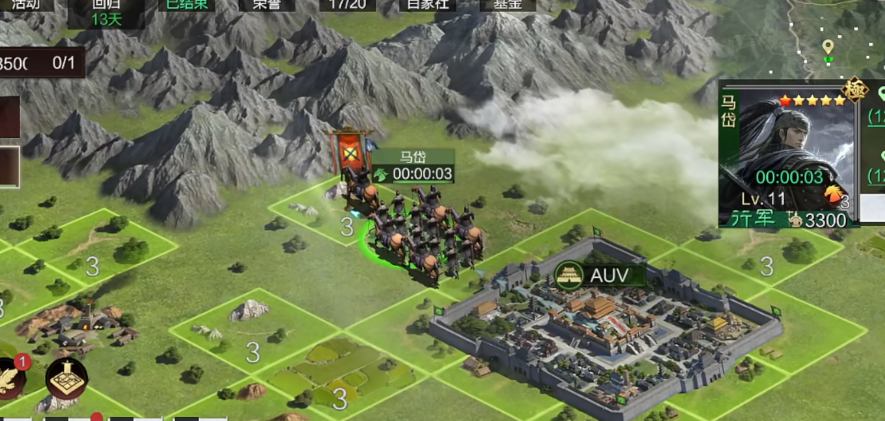Select the 马岱 general portrait card
Image resolution: width=885 pixels, height=421 pixels.
pos(786,153)
